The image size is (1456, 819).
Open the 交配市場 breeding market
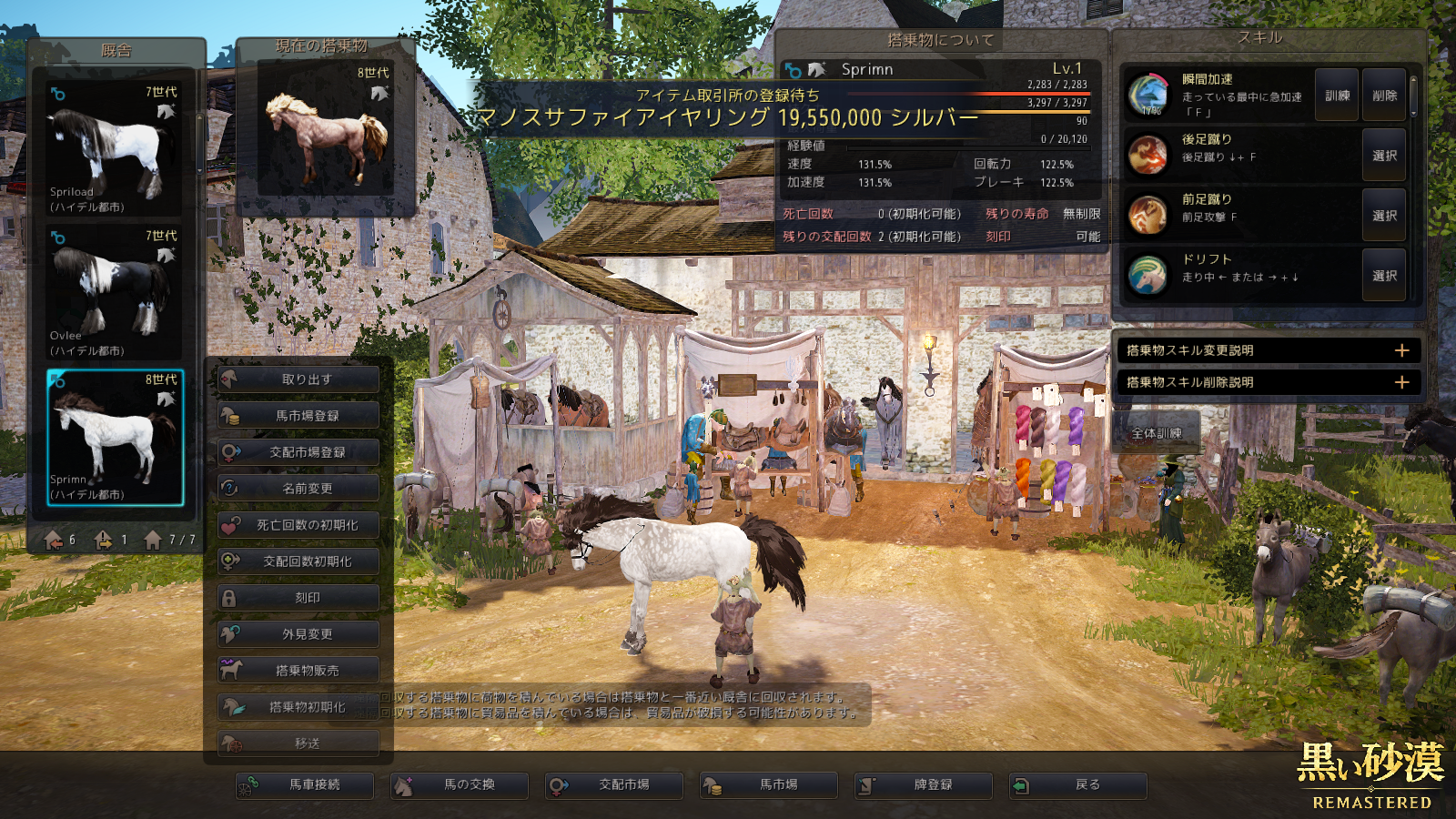click(614, 784)
